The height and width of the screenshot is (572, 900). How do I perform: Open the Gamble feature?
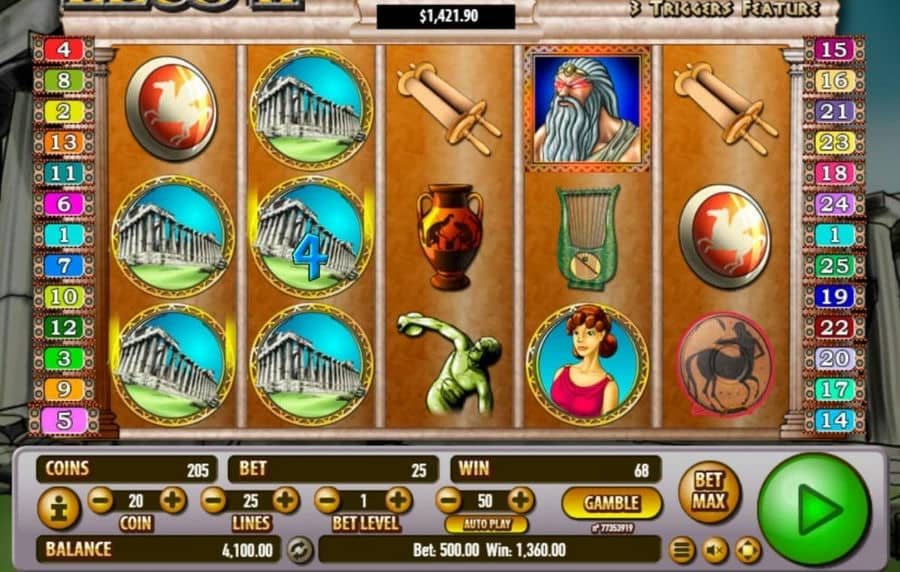[611, 503]
